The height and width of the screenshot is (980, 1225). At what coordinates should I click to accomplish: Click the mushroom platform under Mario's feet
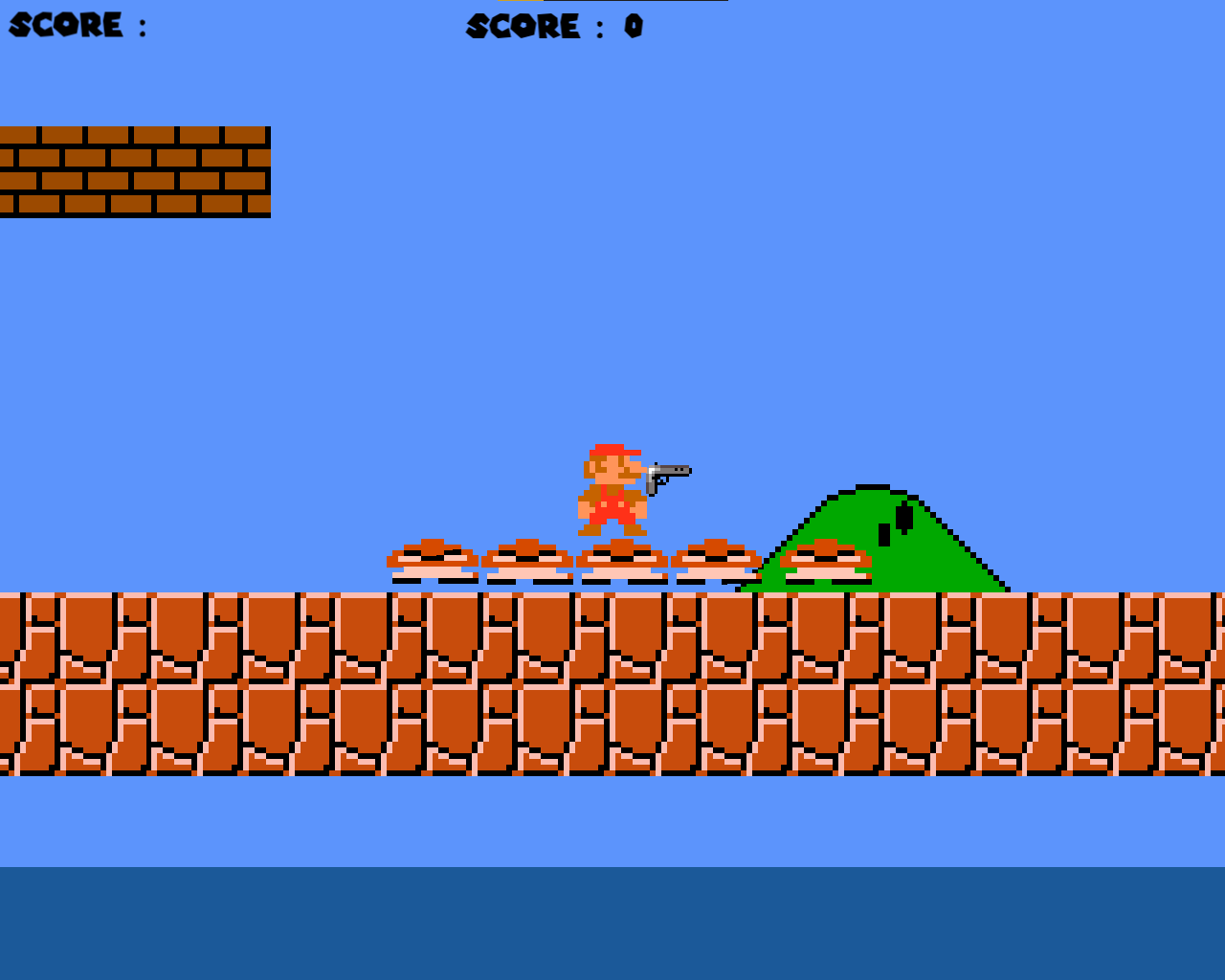(x=620, y=560)
